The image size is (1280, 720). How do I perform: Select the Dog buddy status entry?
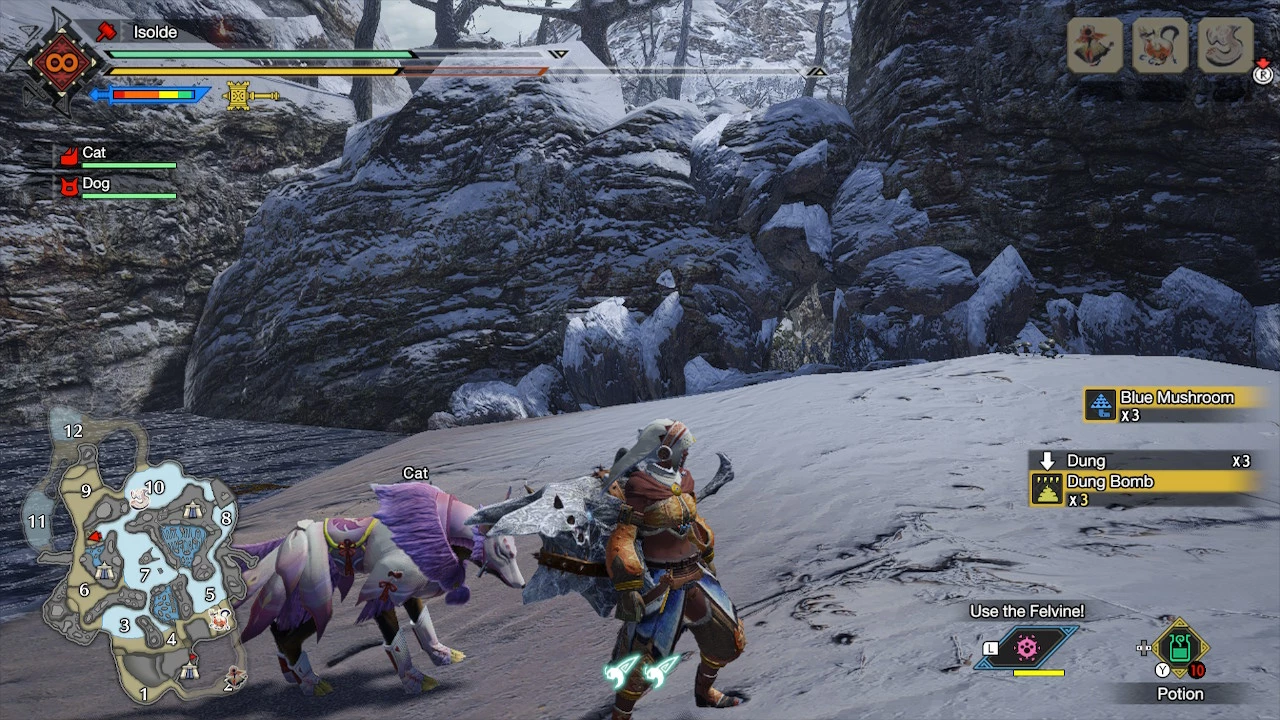[x=115, y=186]
